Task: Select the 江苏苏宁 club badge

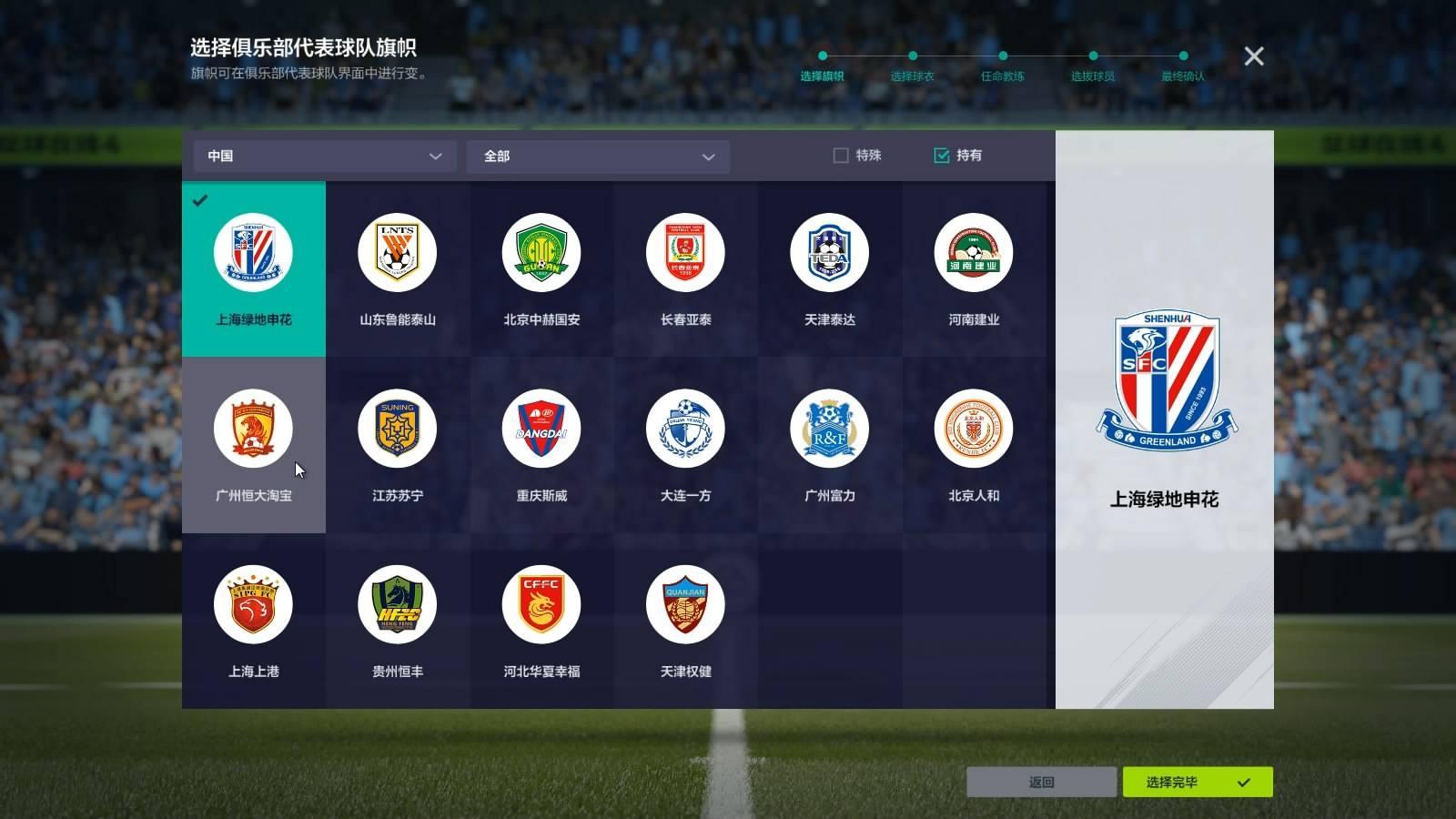Action: pyautogui.click(x=396, y=428)
